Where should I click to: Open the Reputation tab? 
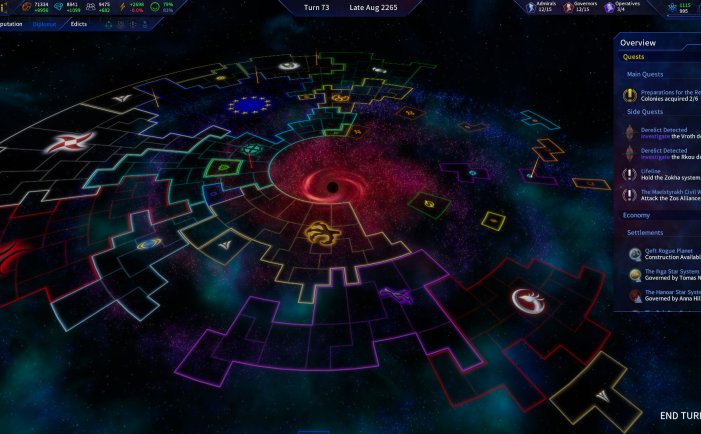[10, 23]
